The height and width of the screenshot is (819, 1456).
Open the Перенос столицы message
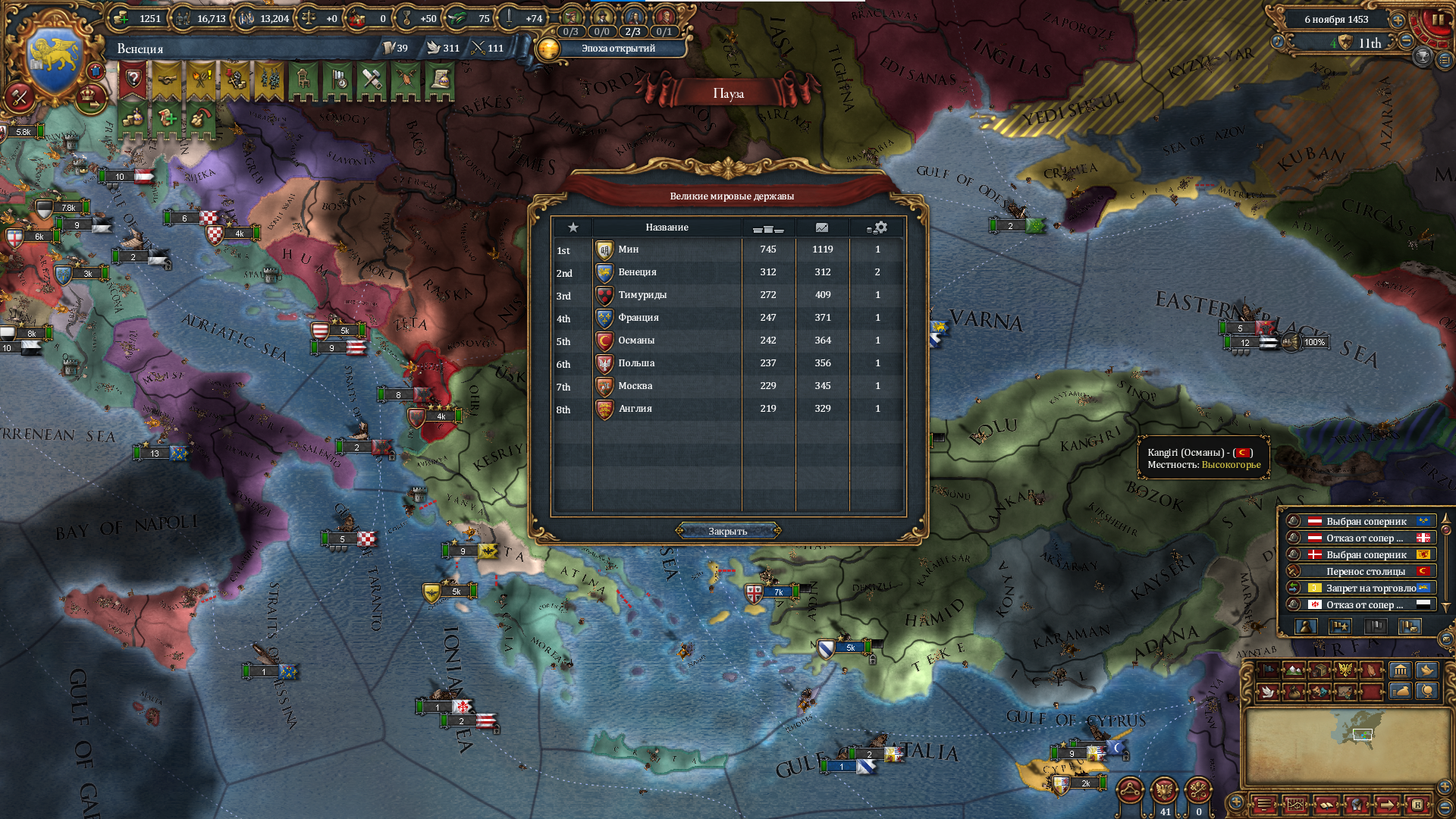pos(1365,571)
